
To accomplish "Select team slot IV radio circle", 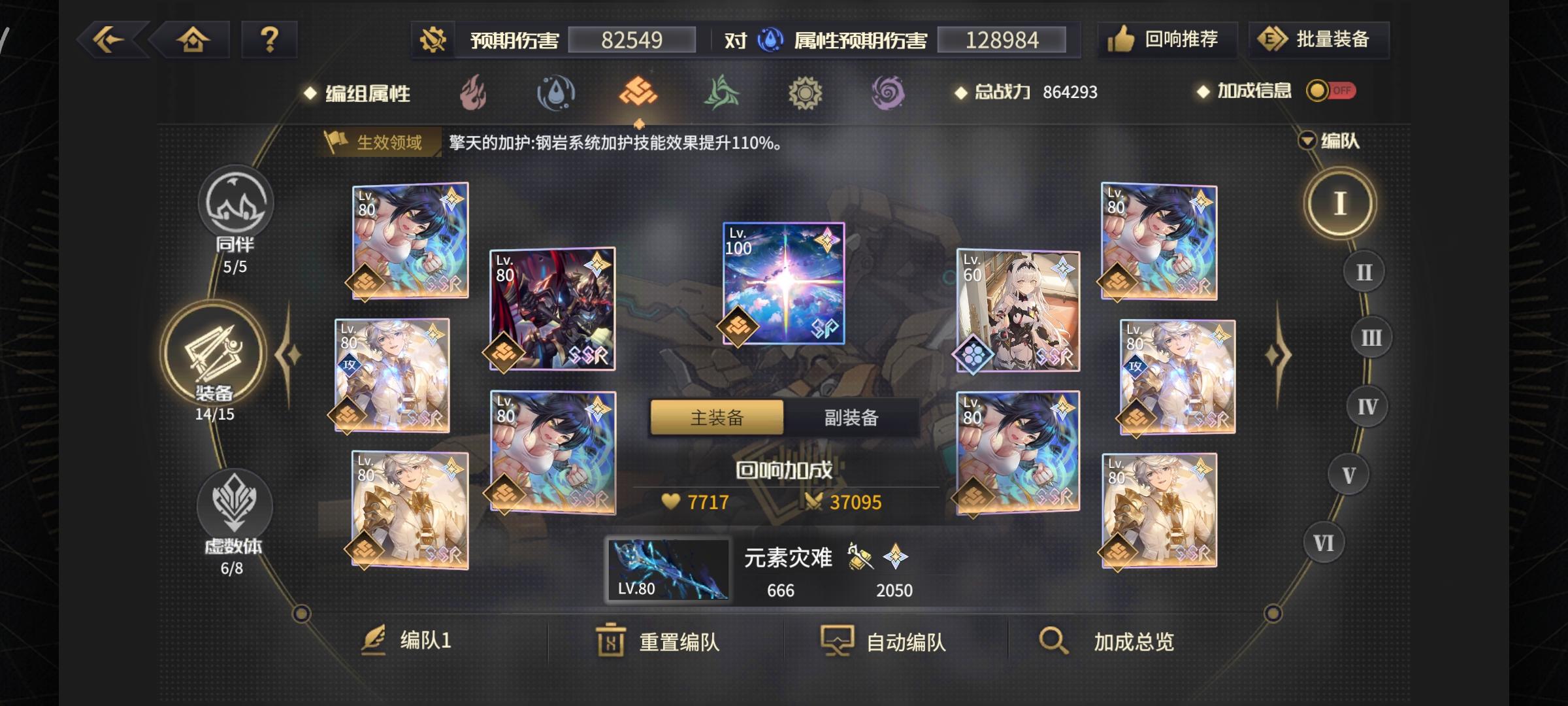I will pyautogui.click(x=1368, y=405).
